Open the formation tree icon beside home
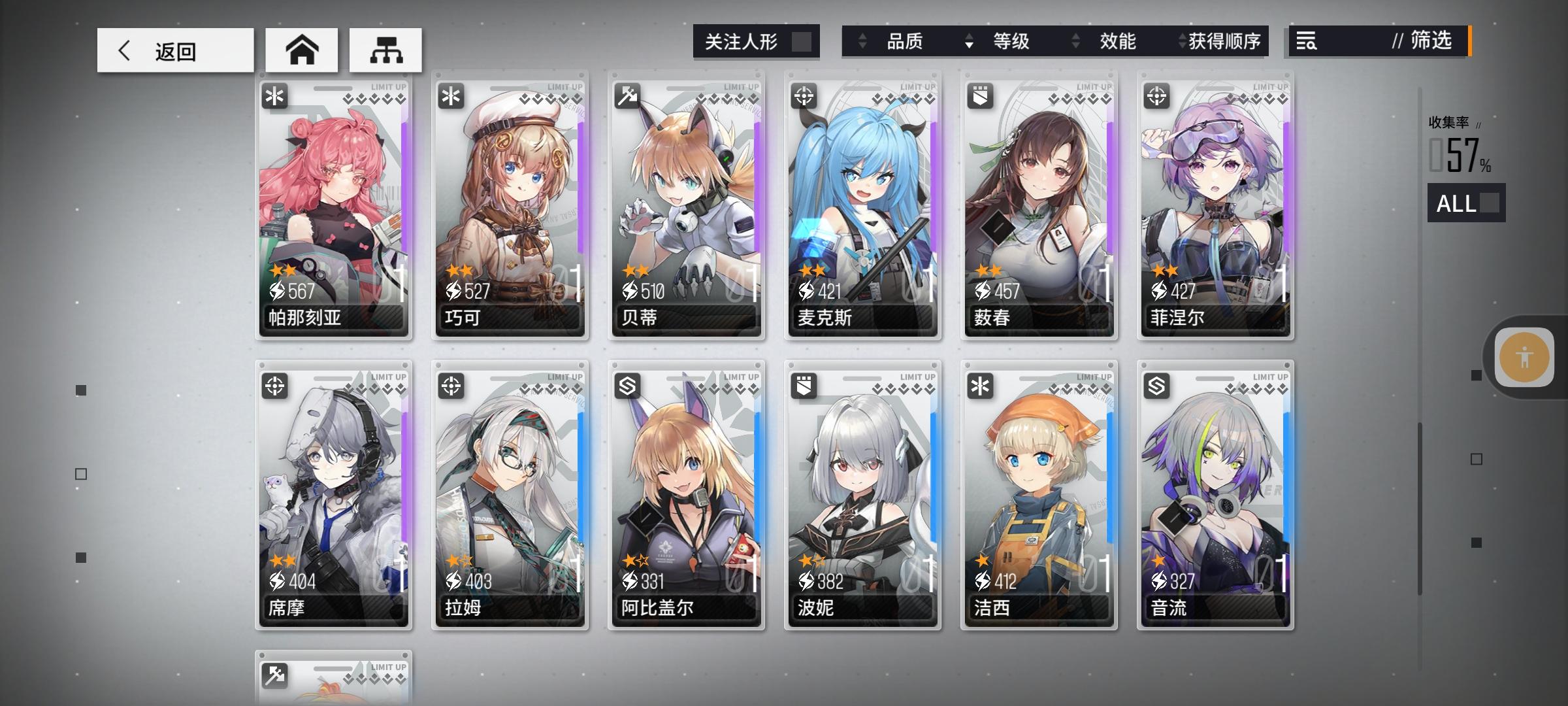Viewport: 1568px width, 706px height. [x=387, y=48]
